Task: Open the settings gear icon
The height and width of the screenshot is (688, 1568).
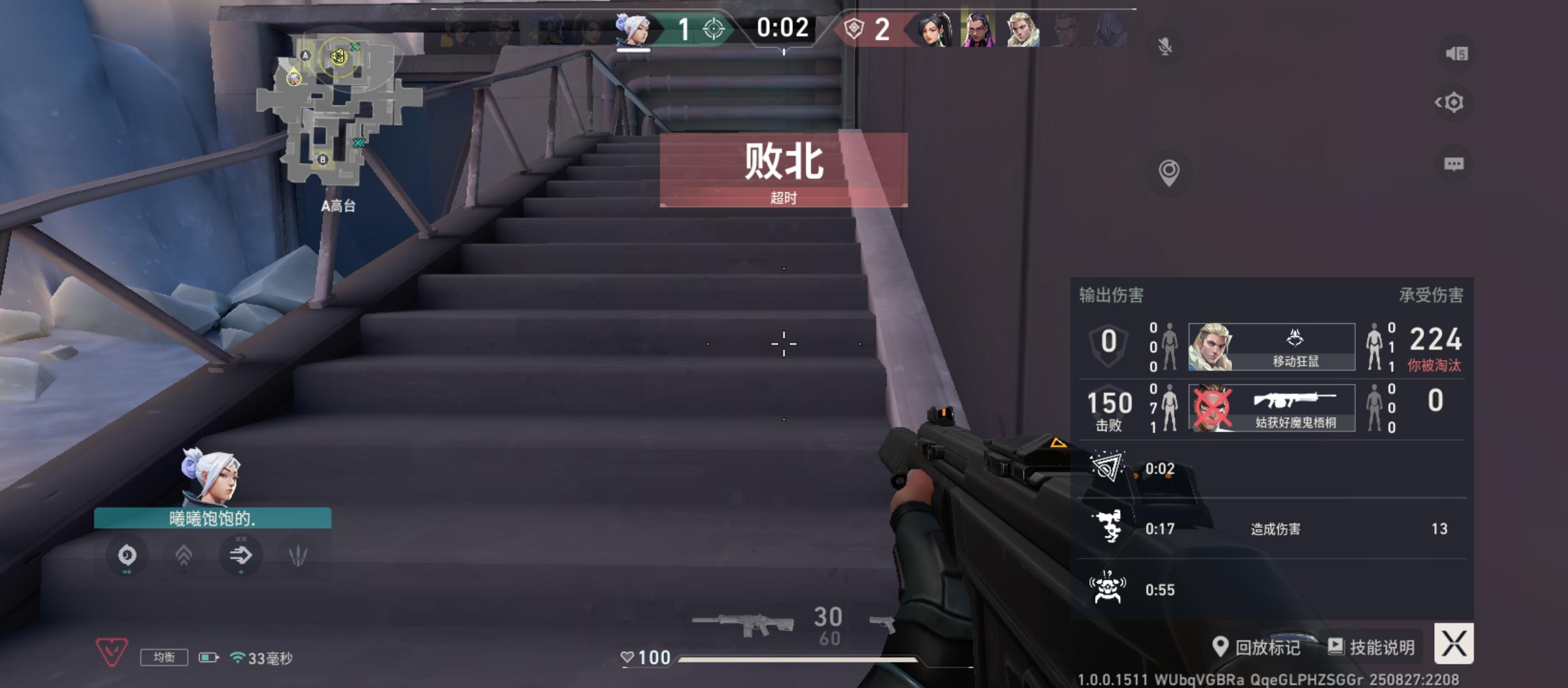Action: click(1455, 102)
